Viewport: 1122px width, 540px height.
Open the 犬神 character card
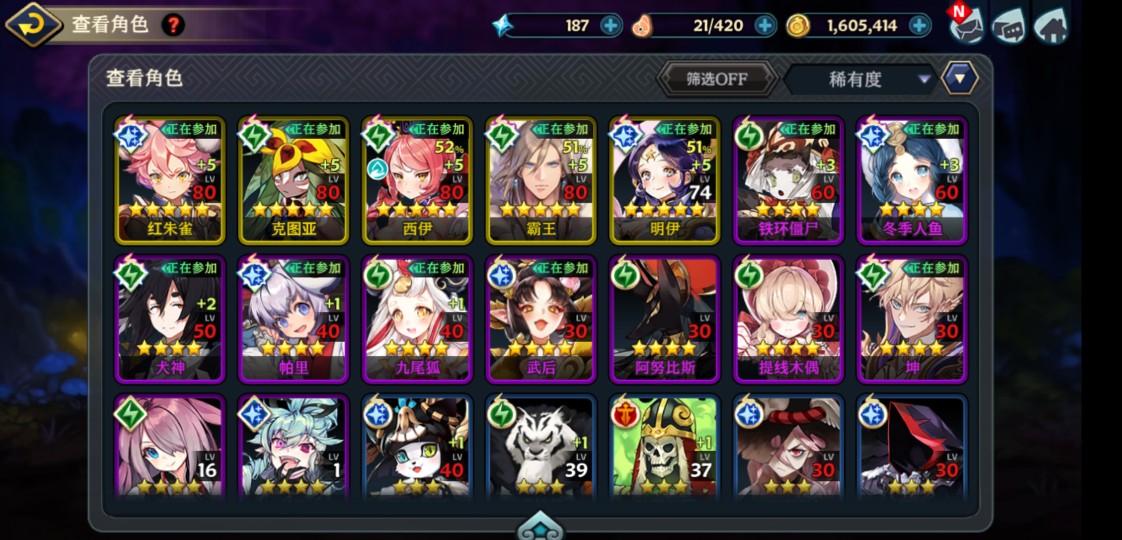(x=170, y=320)
